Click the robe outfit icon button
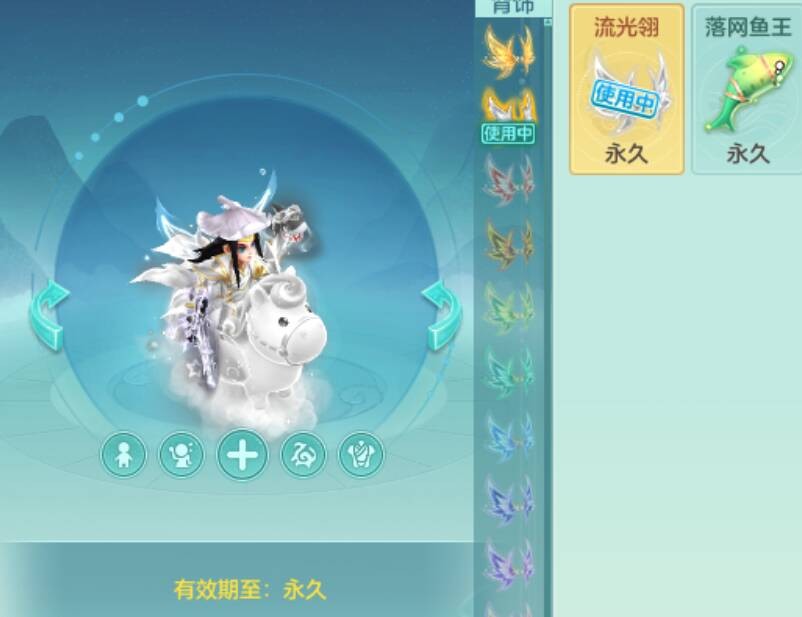The height and width of the screenshot is (617, 802). tap(361, 455)
